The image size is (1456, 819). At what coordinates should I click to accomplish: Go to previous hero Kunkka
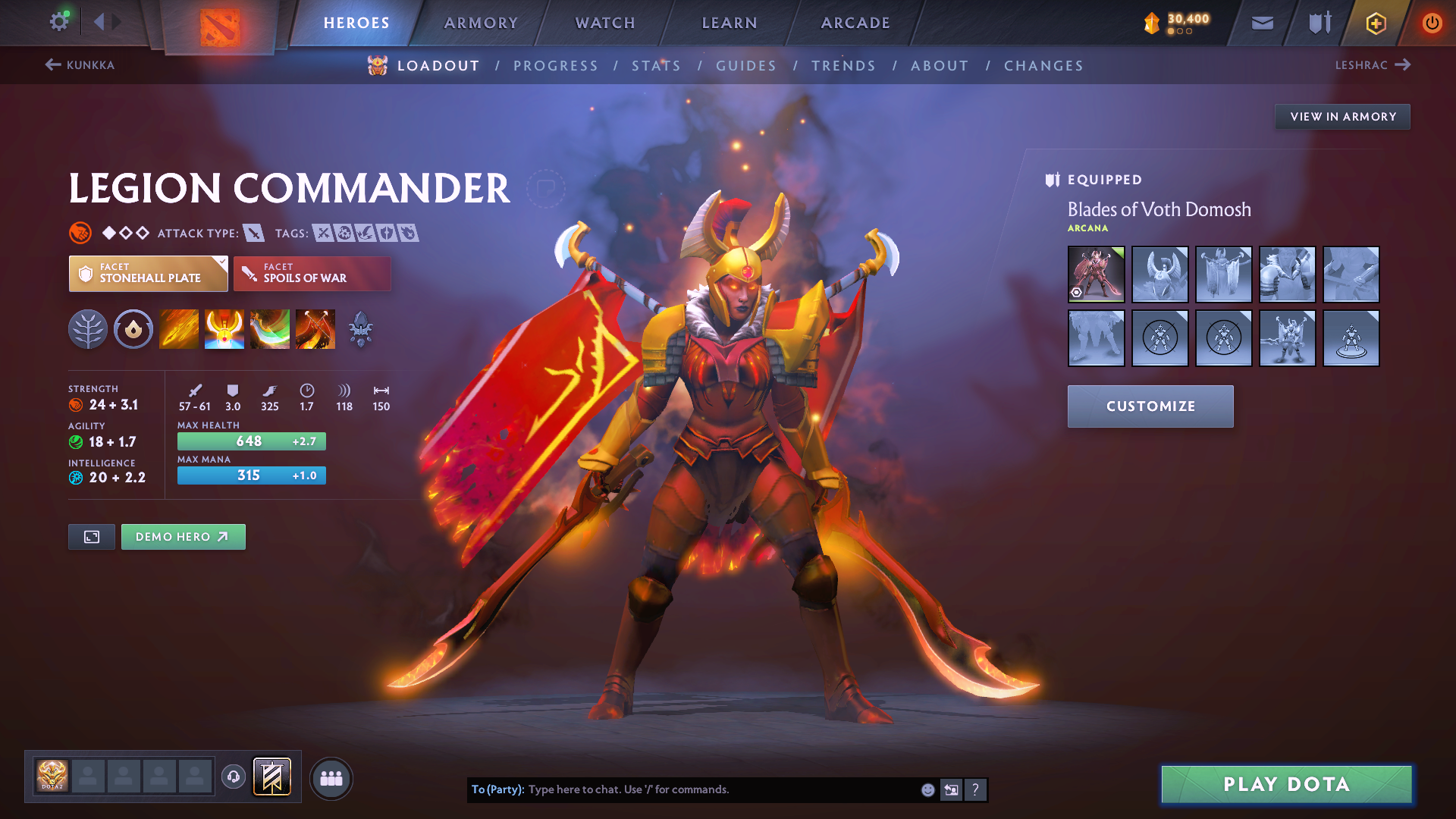(80, 65)
